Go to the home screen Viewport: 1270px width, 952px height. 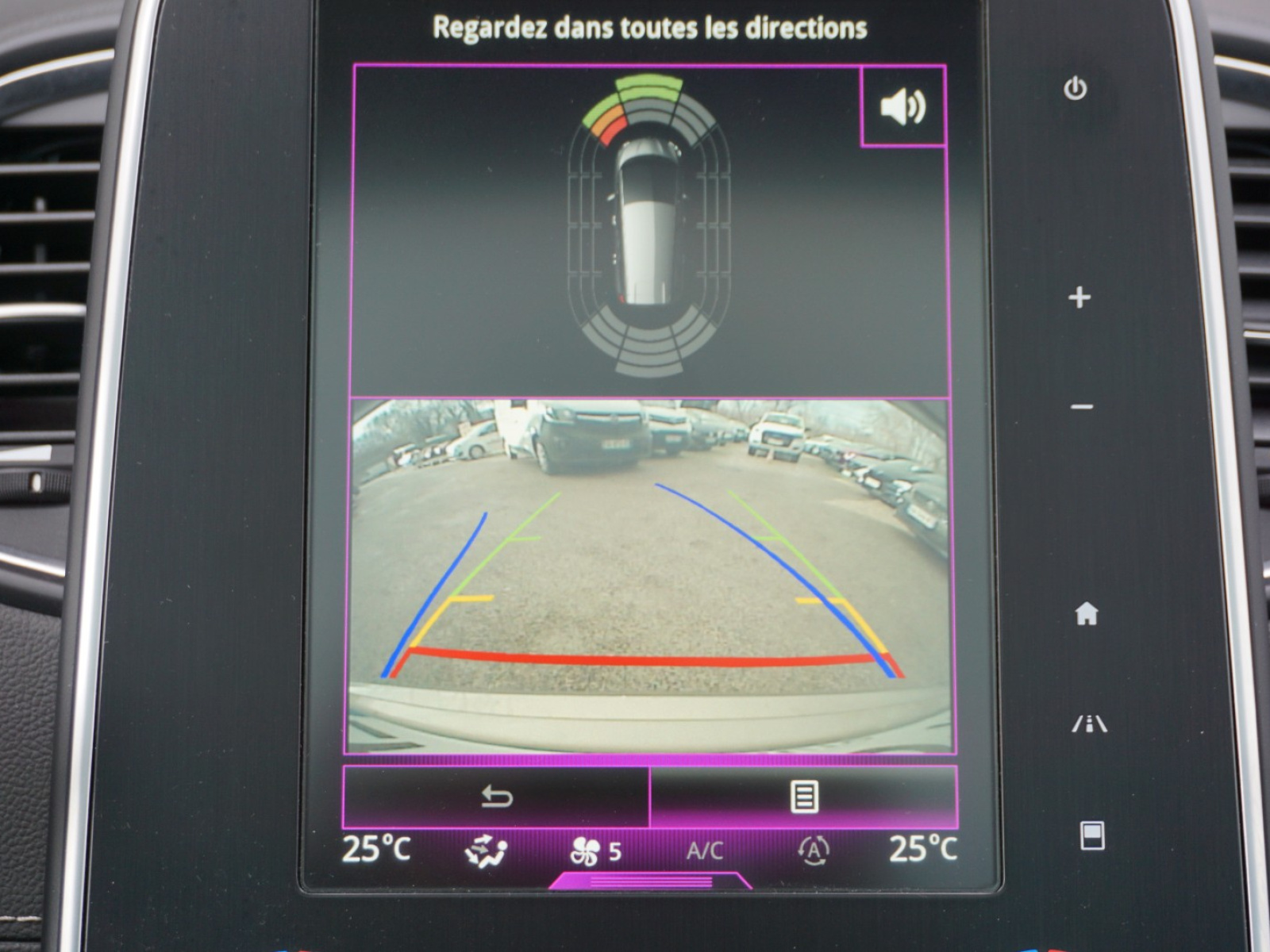pos(1086,613)
